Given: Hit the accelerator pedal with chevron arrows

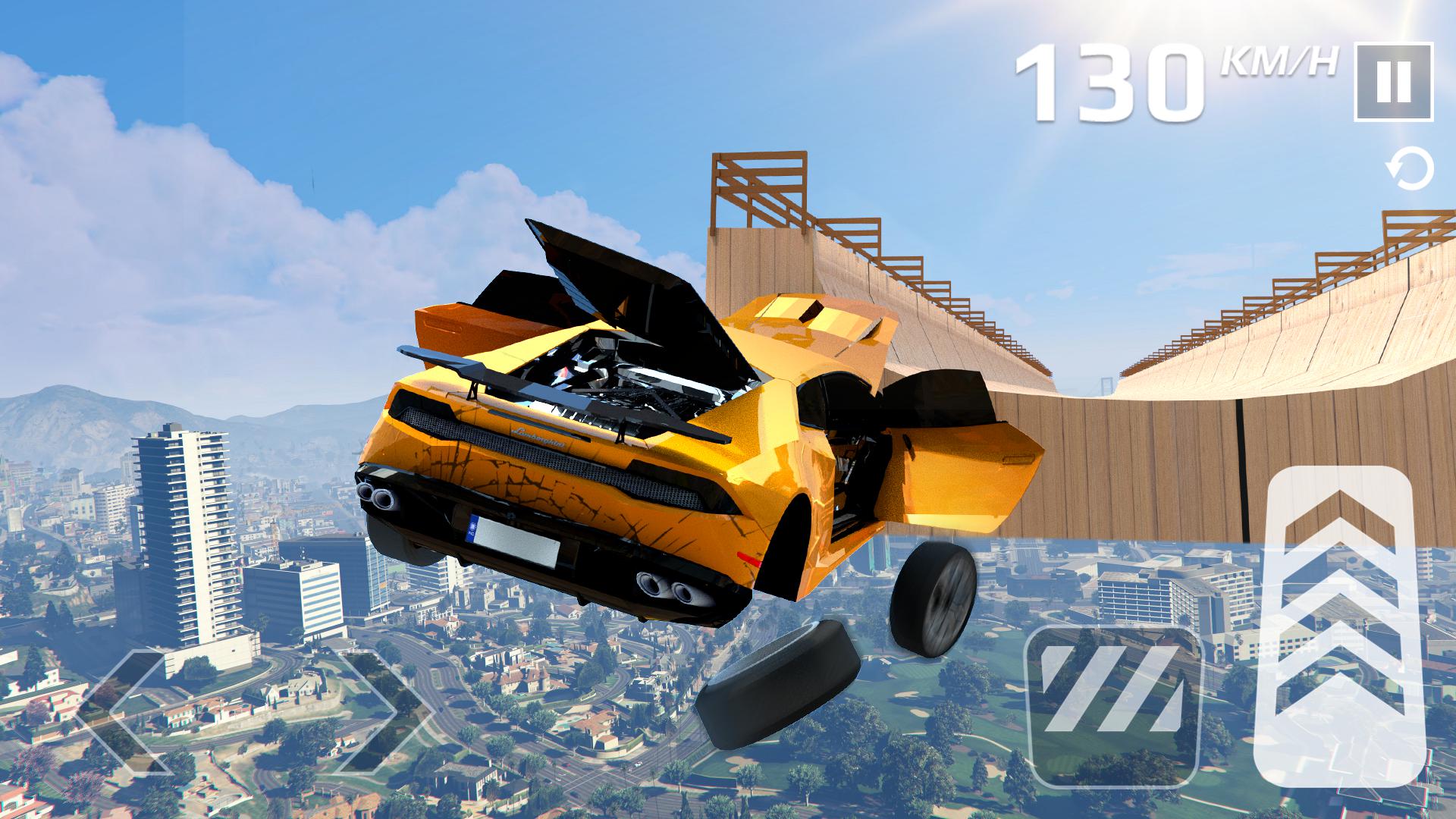Looking at the screenshot, I should (1340, 635).
